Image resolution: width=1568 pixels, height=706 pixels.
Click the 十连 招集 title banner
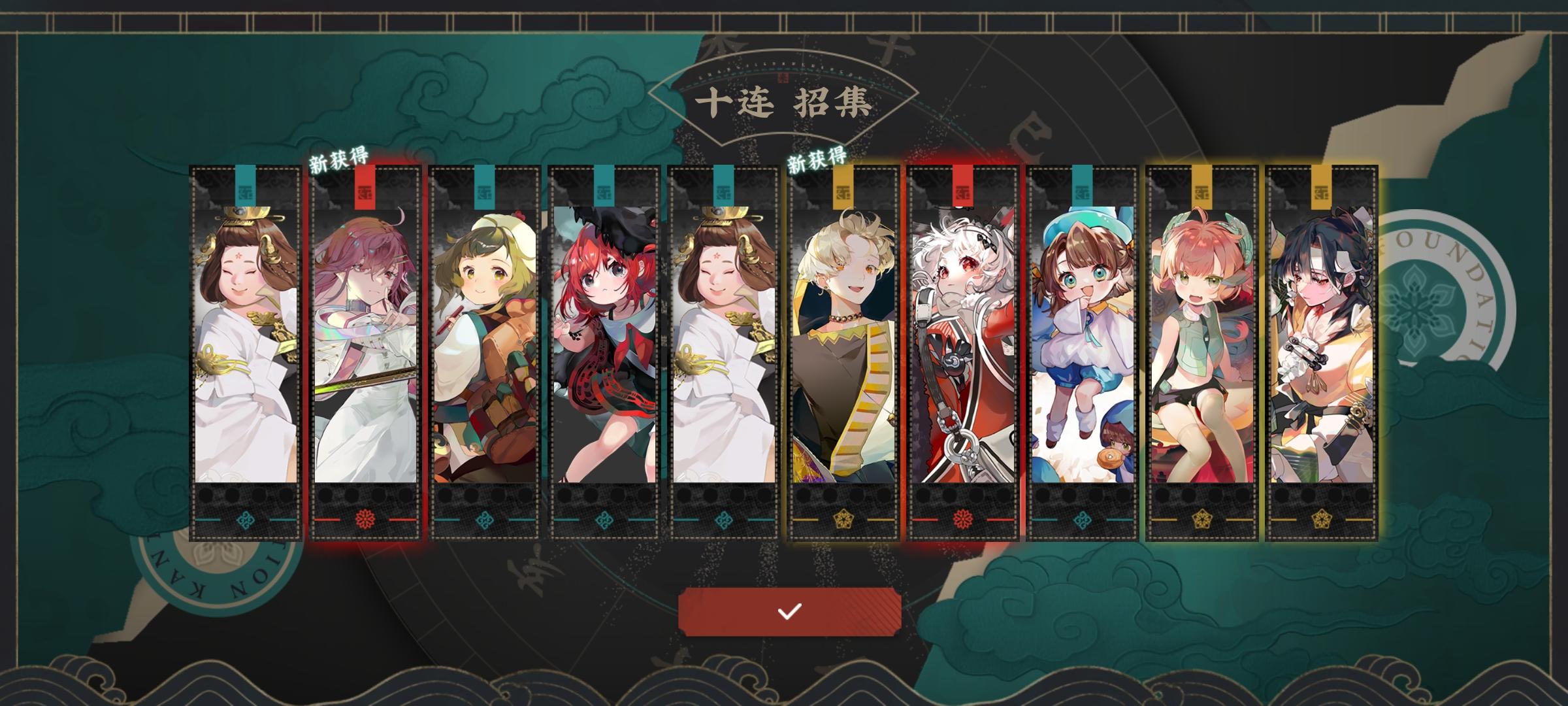pyautogui.click(x=784, y=101)
